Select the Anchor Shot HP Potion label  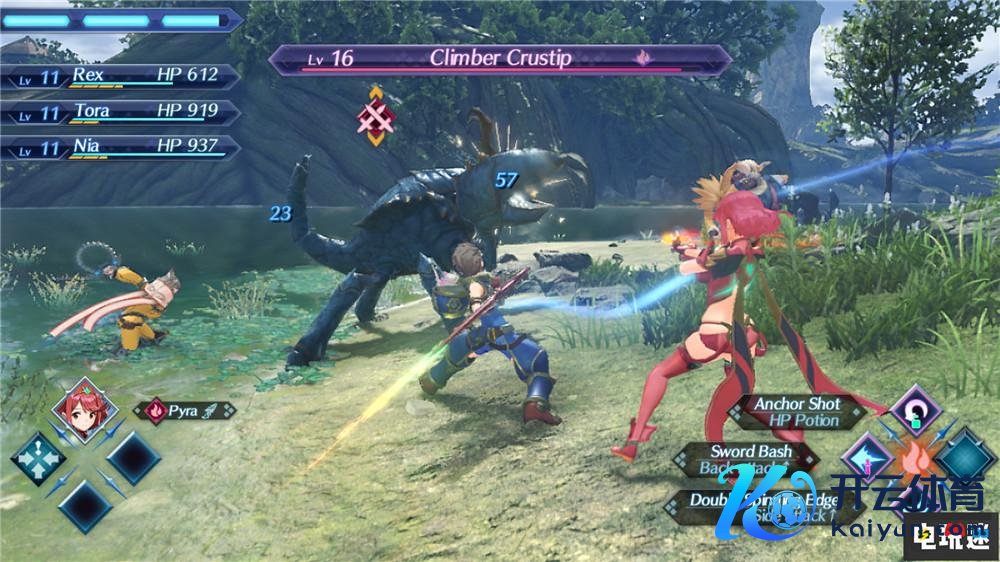coord(797,412)
